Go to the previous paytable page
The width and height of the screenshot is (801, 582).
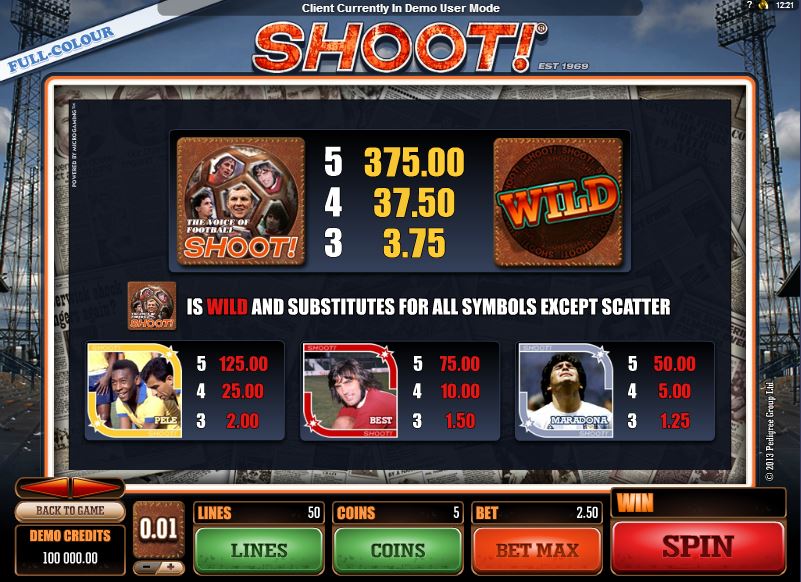[x=45, y=488]
